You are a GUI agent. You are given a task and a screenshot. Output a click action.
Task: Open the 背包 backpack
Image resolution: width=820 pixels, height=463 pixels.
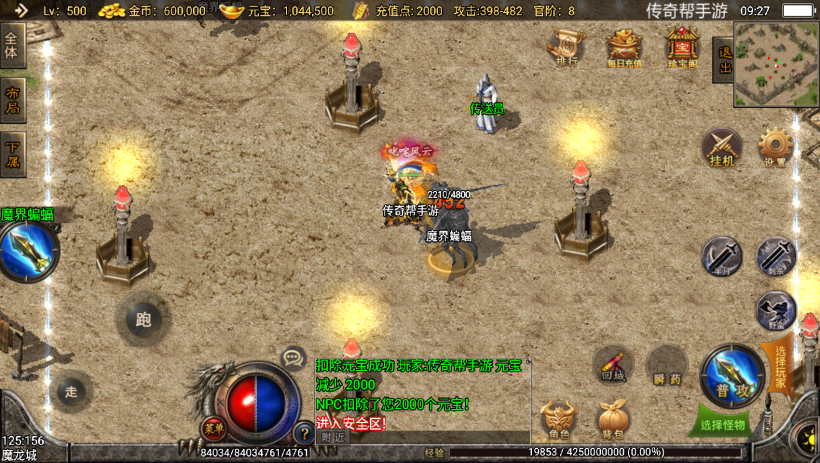pos(612,420)
